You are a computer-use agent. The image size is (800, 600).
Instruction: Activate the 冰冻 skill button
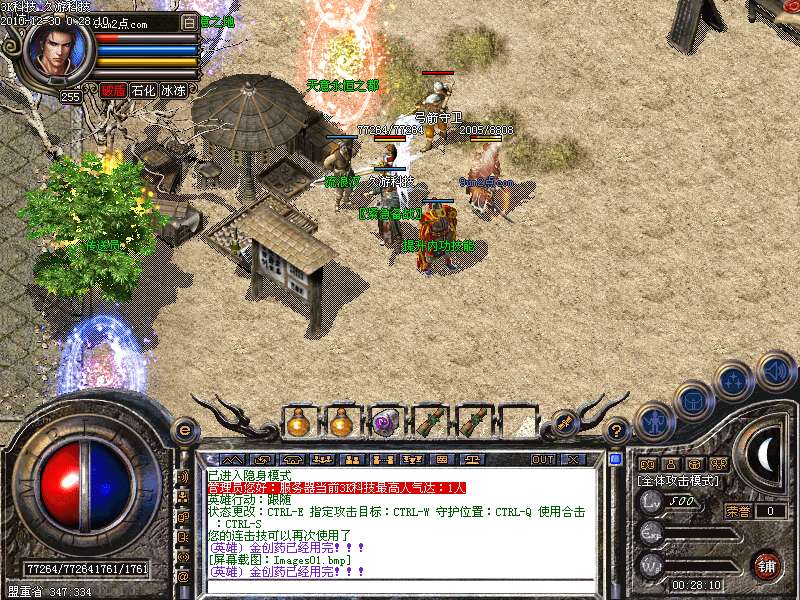173,90
